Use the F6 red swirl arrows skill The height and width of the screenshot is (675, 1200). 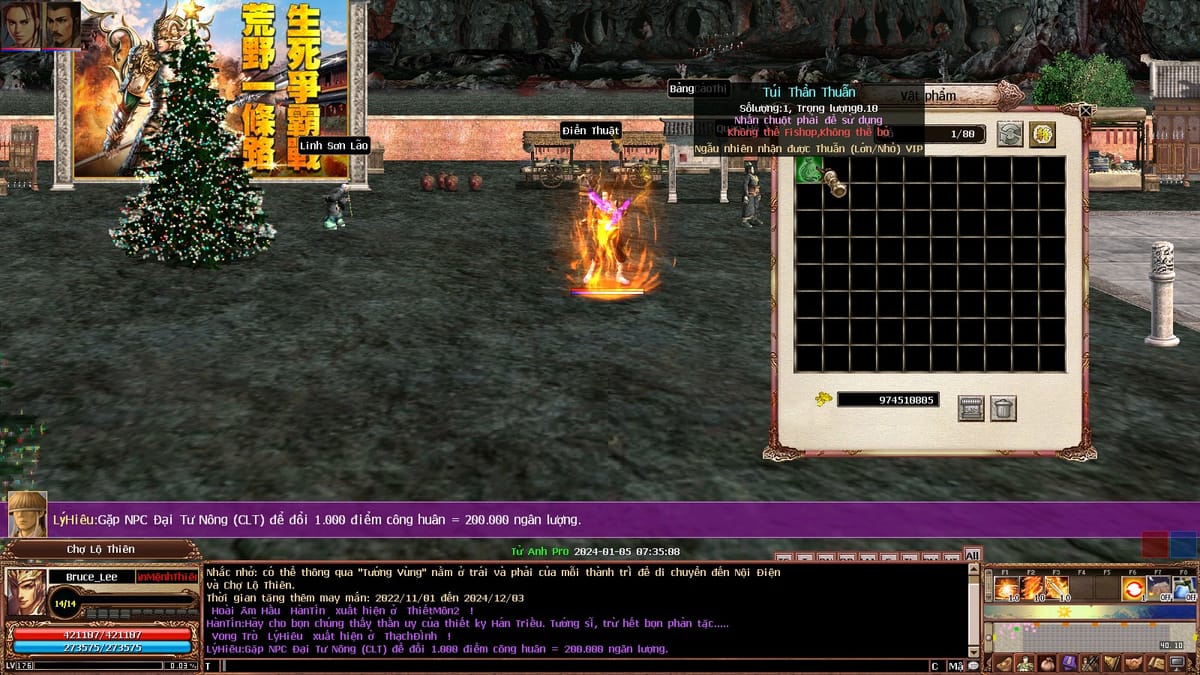tap(1133, 588)
